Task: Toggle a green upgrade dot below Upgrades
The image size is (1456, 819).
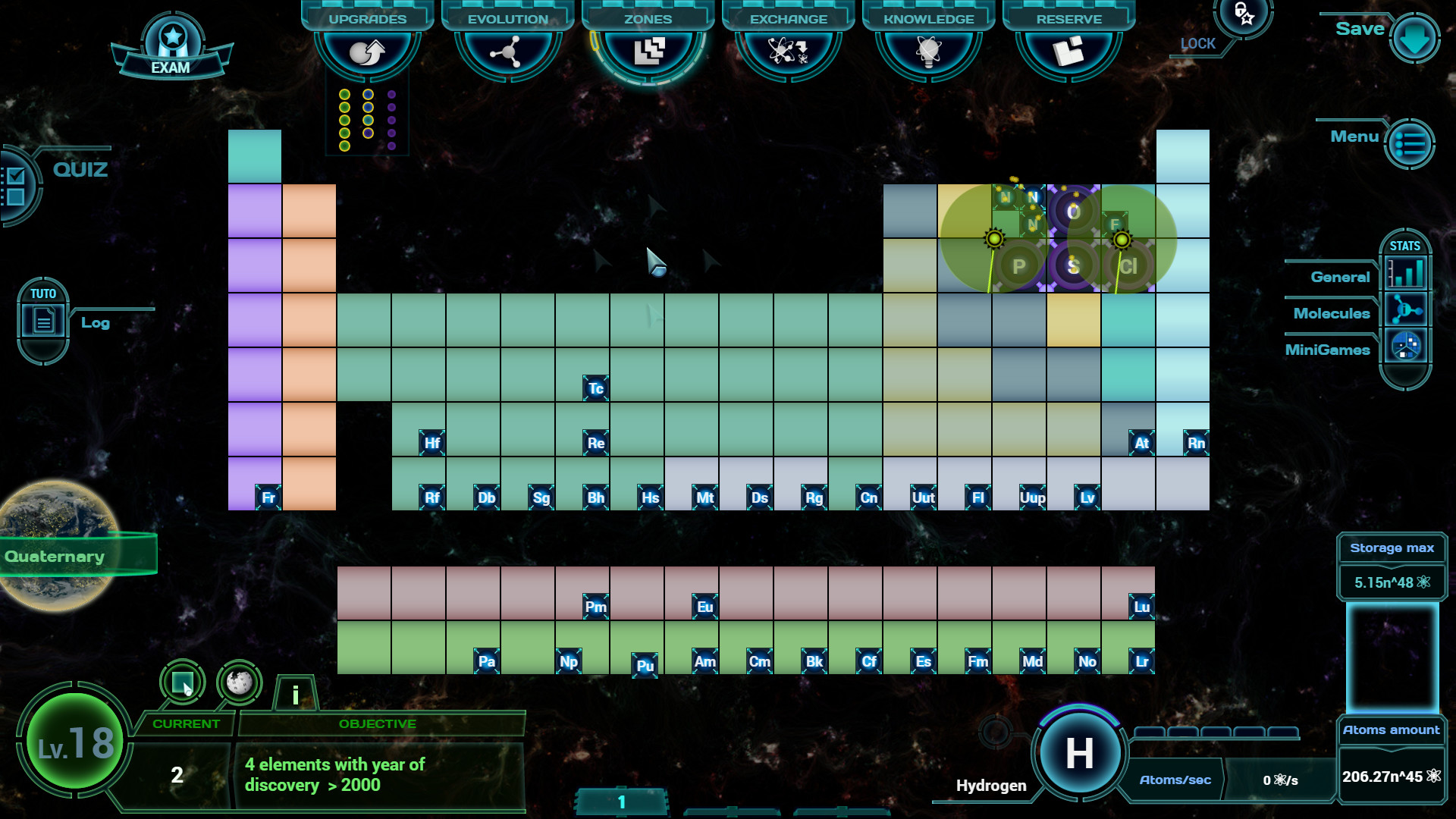Action: [344, 94]
